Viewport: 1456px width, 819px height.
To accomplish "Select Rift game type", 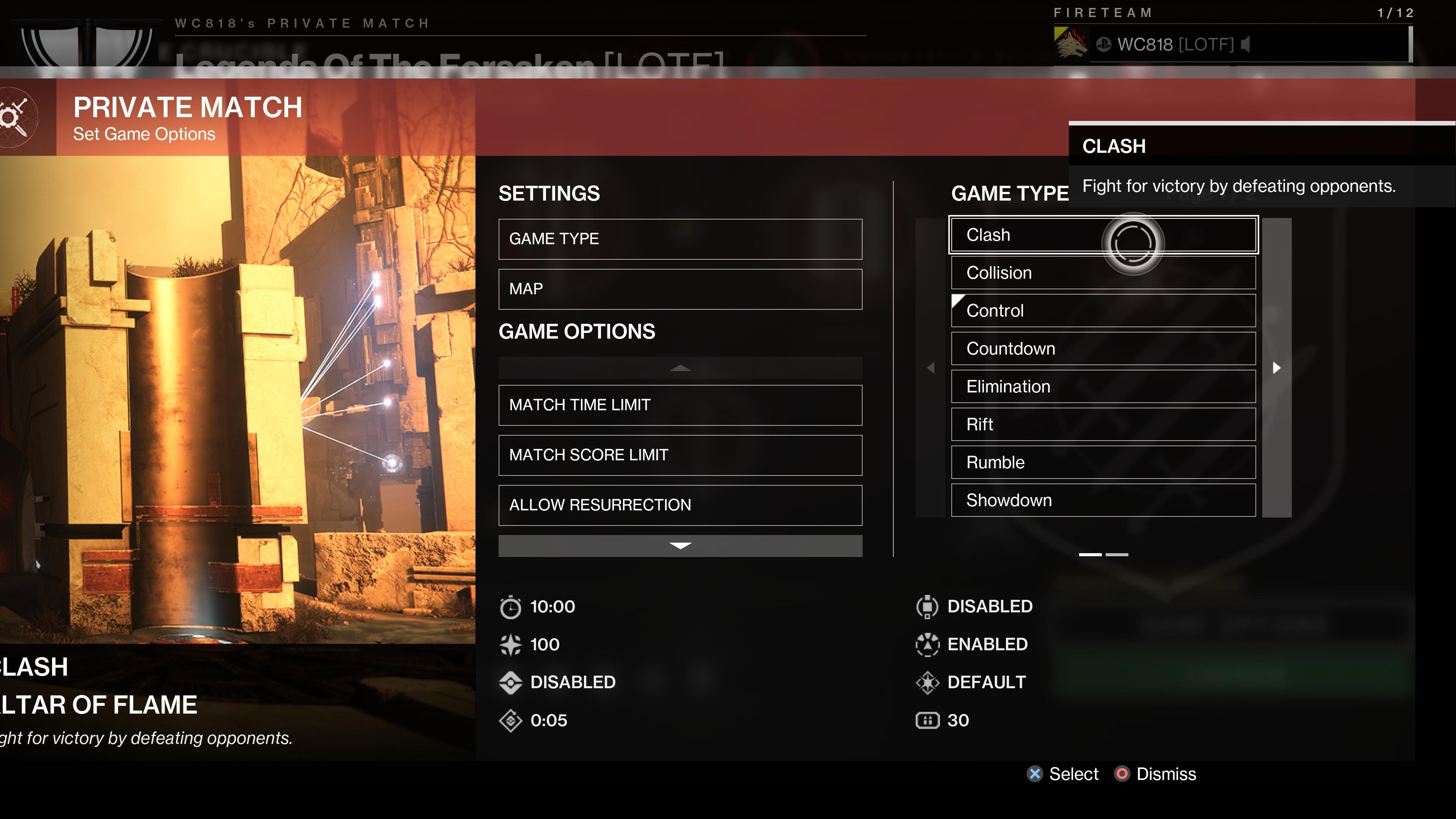I will 1103,425.
